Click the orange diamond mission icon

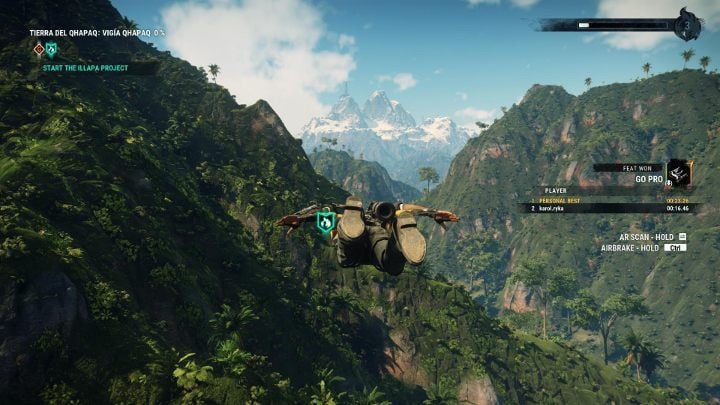pyautogui.click(x=38, y=49)
